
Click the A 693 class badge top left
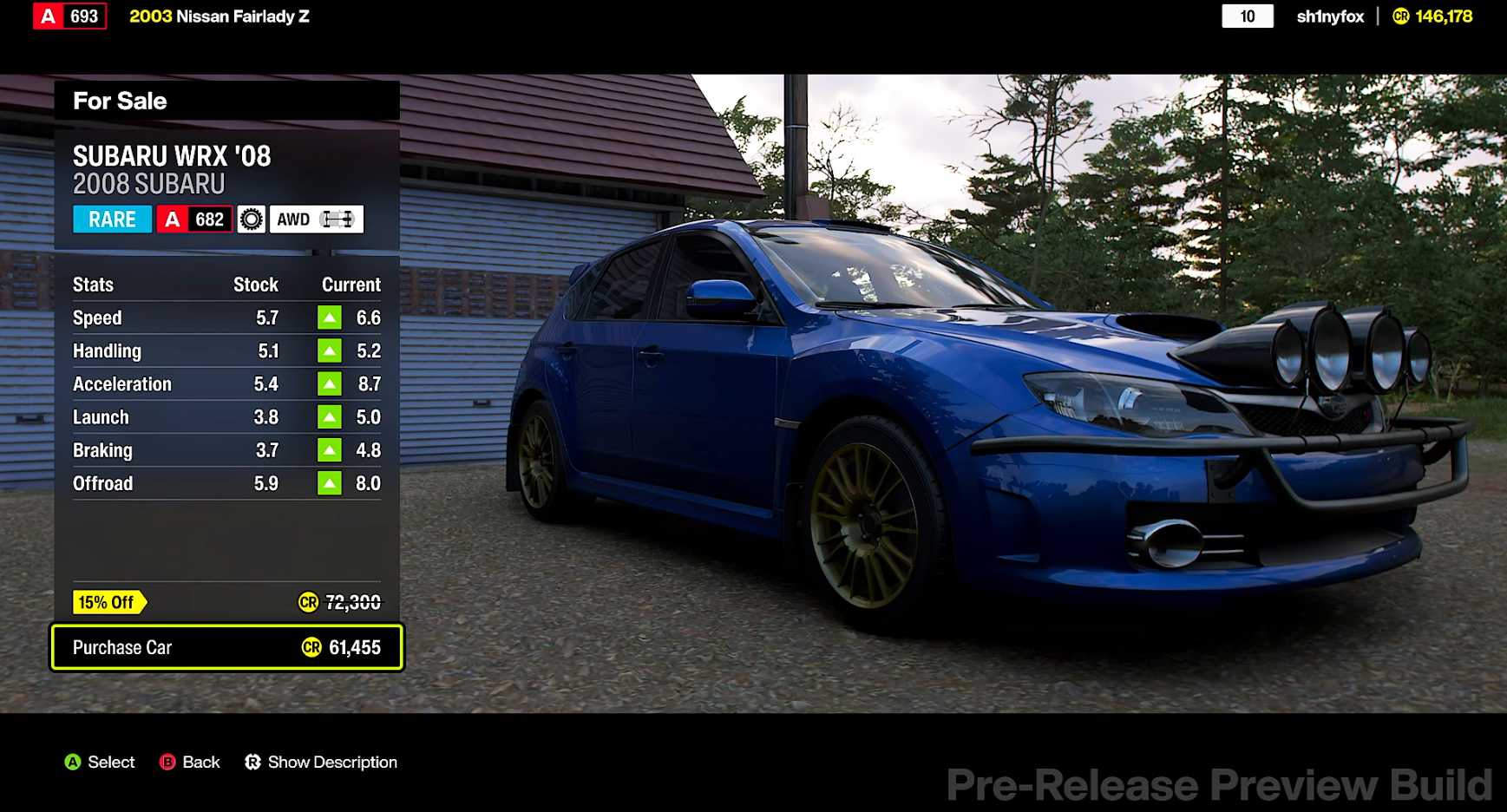[69, 16]
